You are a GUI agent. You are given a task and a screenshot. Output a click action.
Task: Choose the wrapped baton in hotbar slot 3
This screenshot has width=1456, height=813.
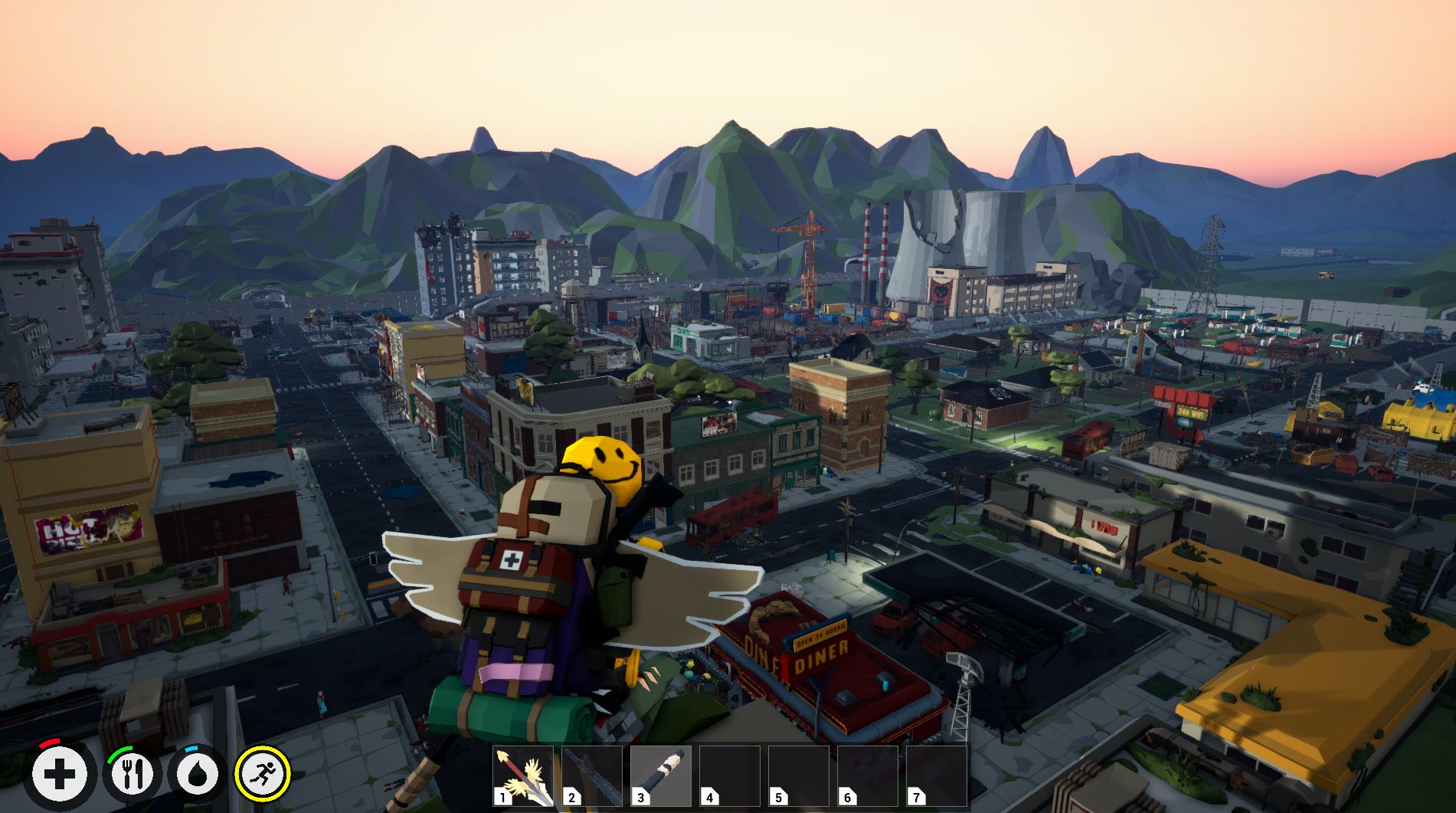pyautogui.click(x=661, y=775)
